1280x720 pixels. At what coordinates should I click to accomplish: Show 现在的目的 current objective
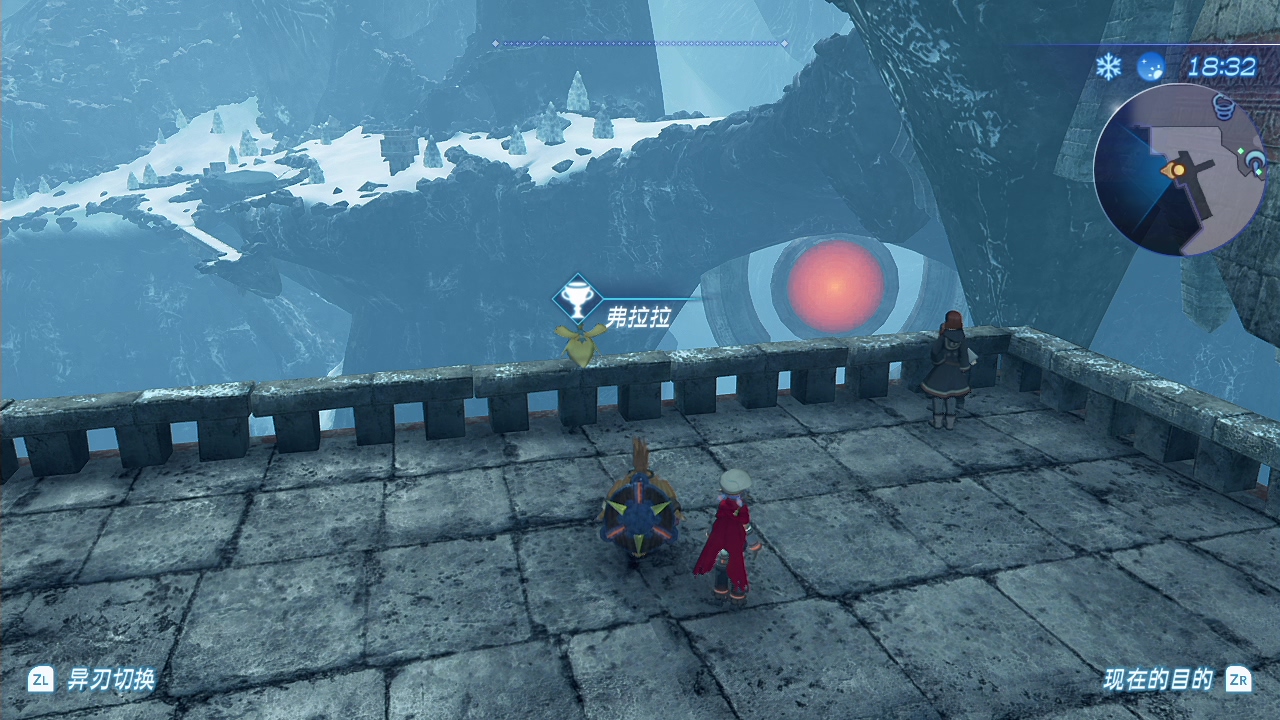1158,680
